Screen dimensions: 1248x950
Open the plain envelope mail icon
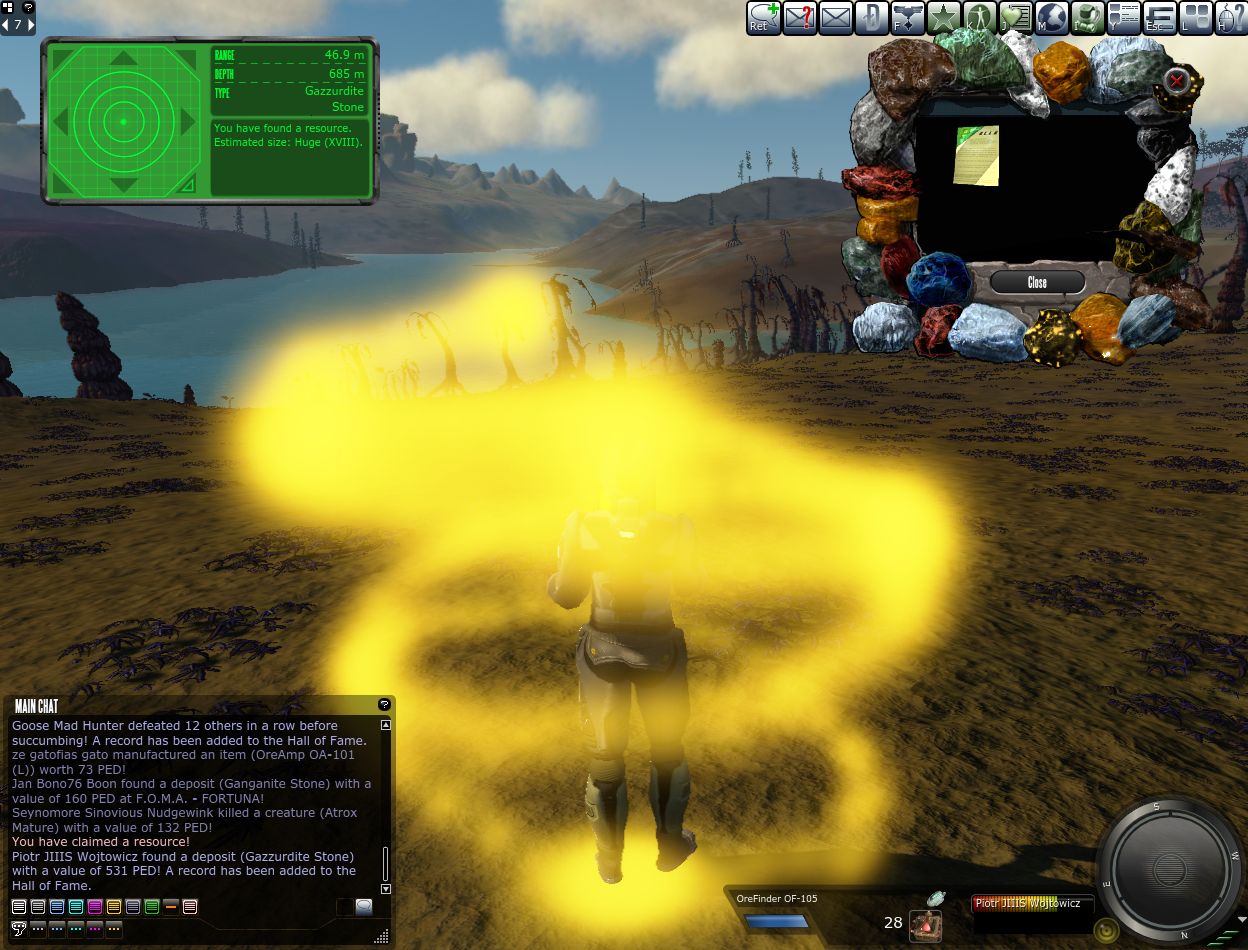[835, 18]
